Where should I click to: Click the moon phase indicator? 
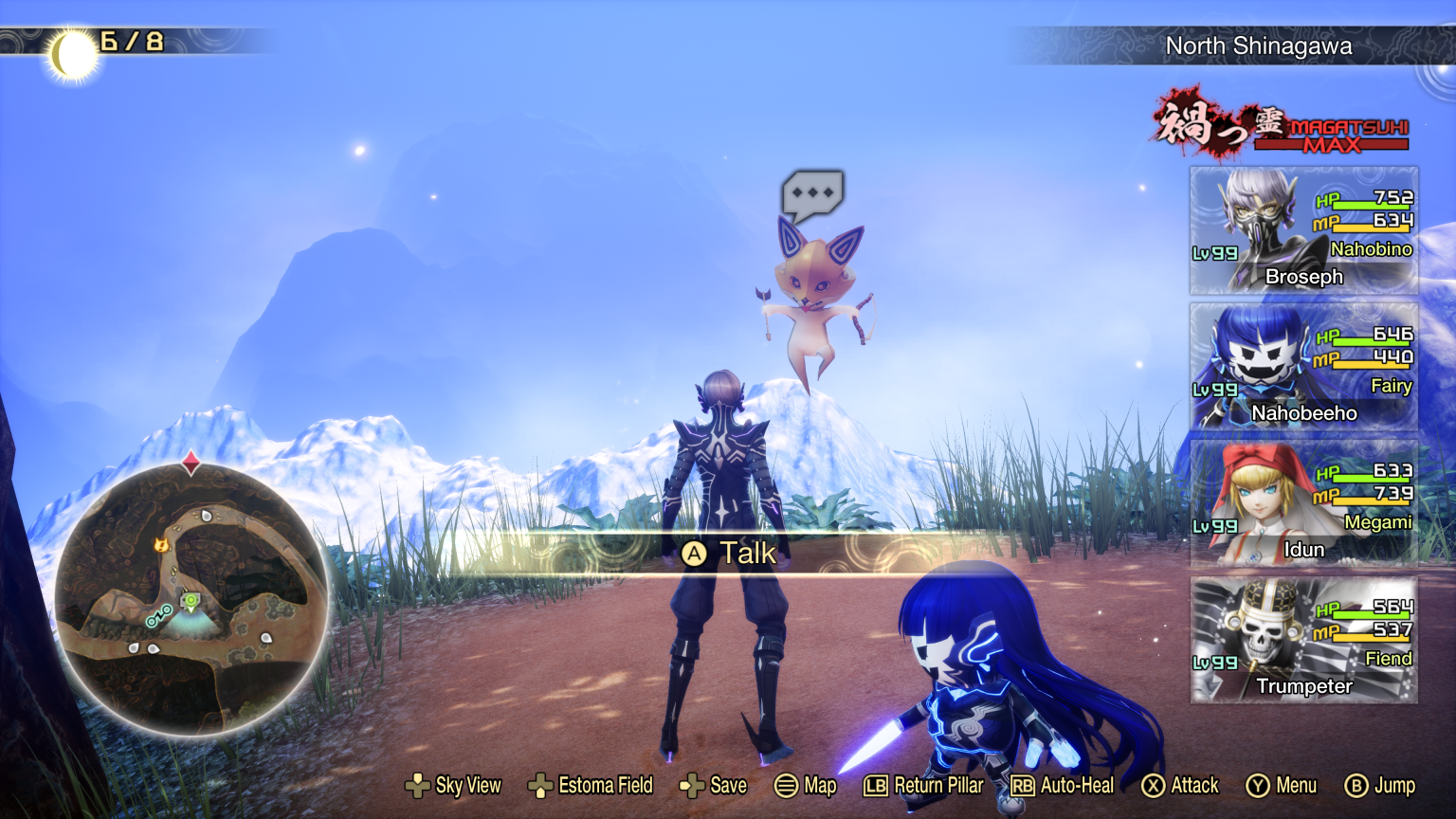tap(72, 54)
